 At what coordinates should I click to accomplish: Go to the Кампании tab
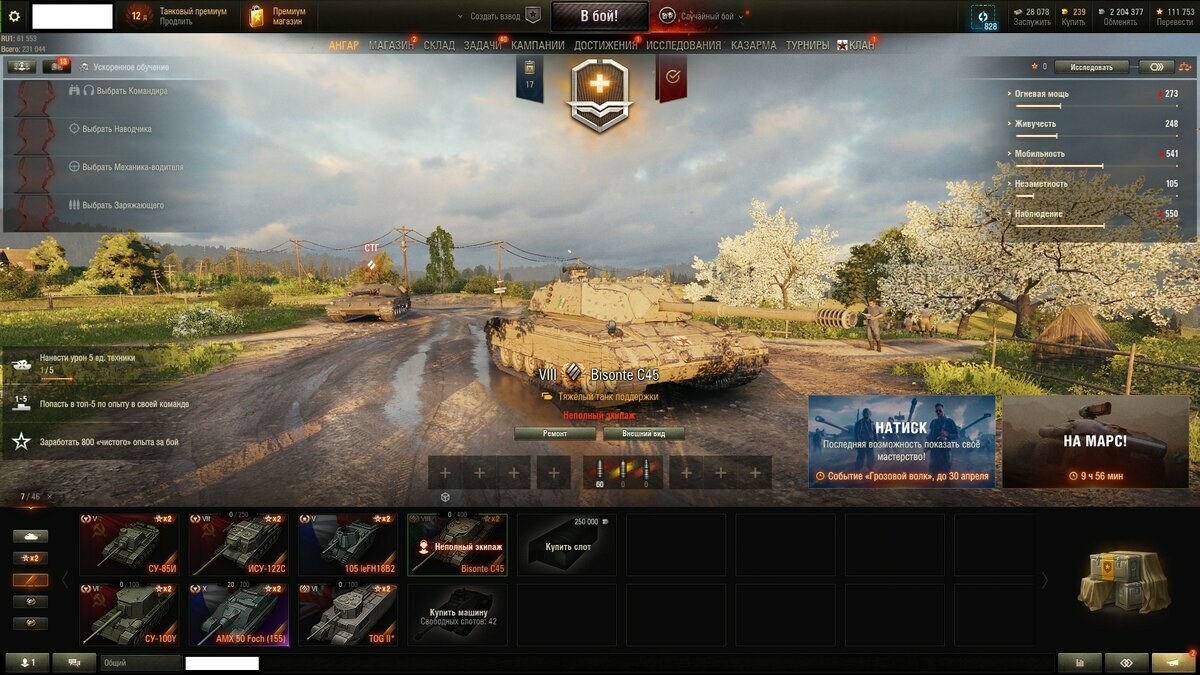coord(537,45)
